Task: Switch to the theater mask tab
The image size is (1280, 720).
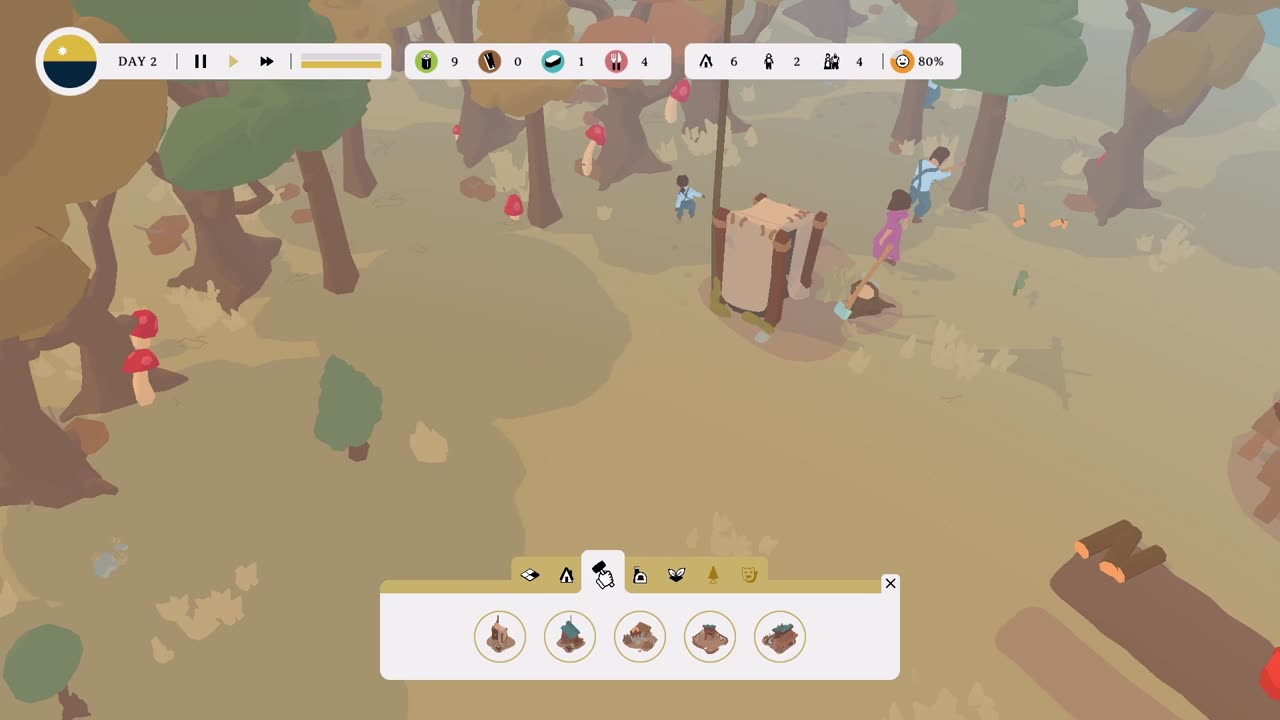Action: pos(749,575)
